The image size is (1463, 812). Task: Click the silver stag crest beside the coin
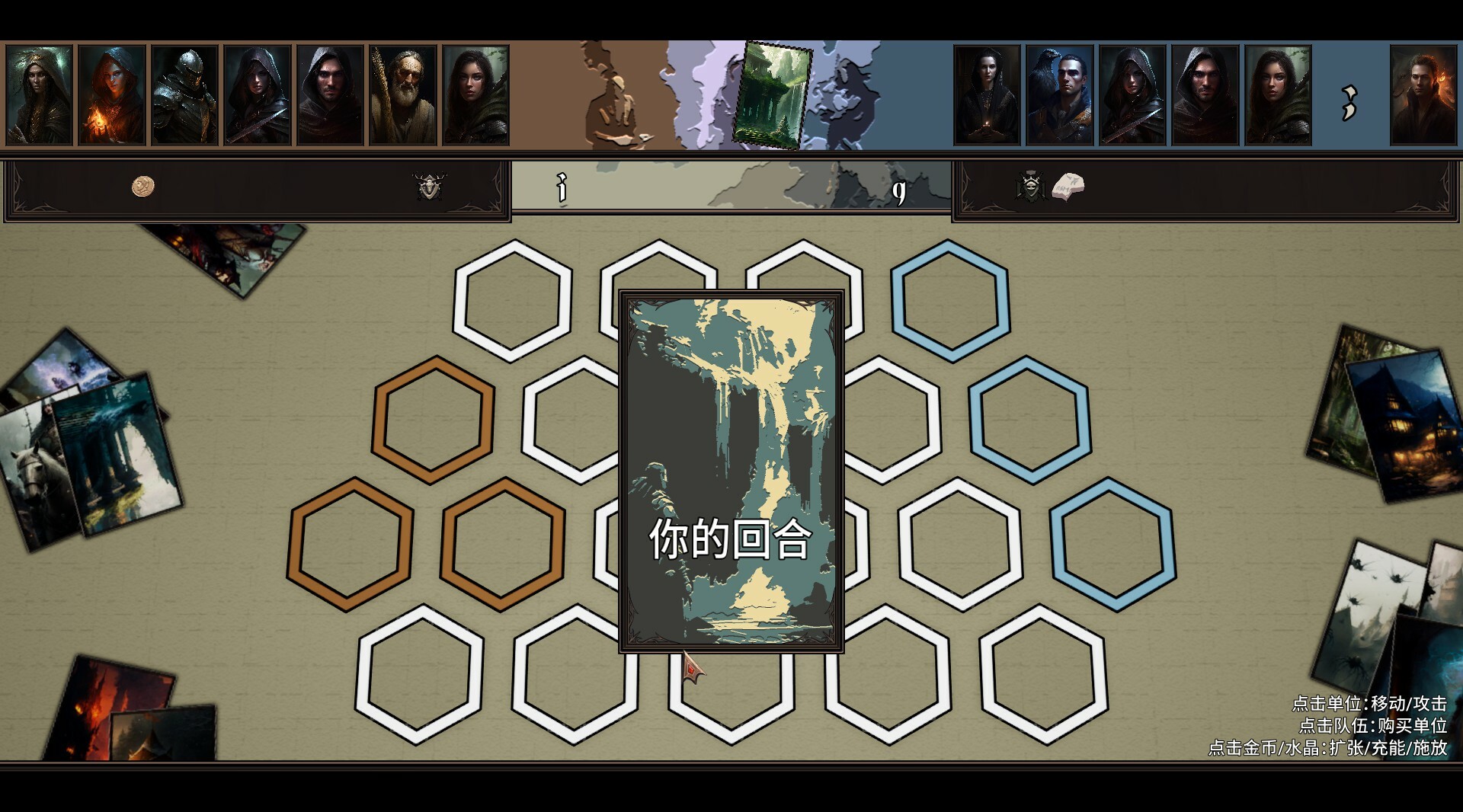click(x=431, y=187)
